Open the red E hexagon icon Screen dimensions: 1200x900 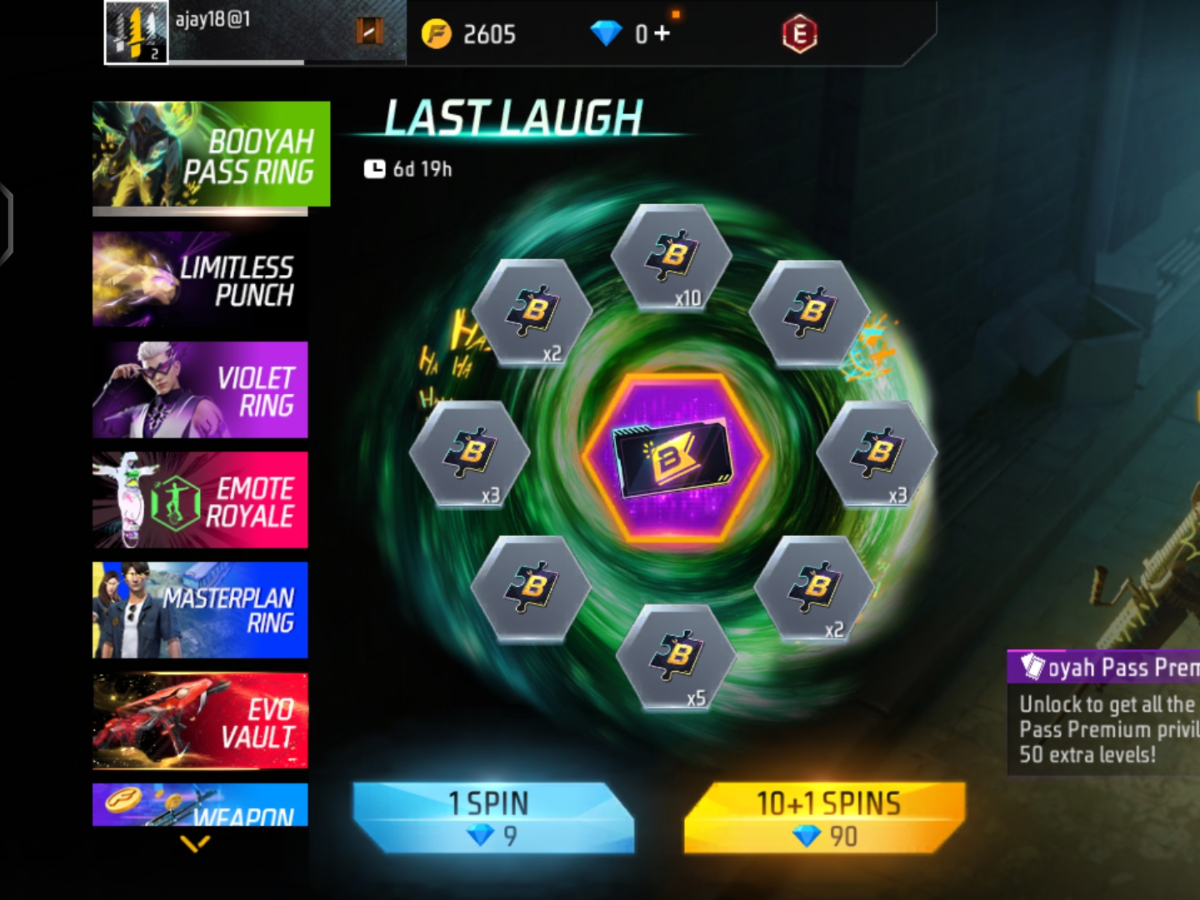[799, 34]
